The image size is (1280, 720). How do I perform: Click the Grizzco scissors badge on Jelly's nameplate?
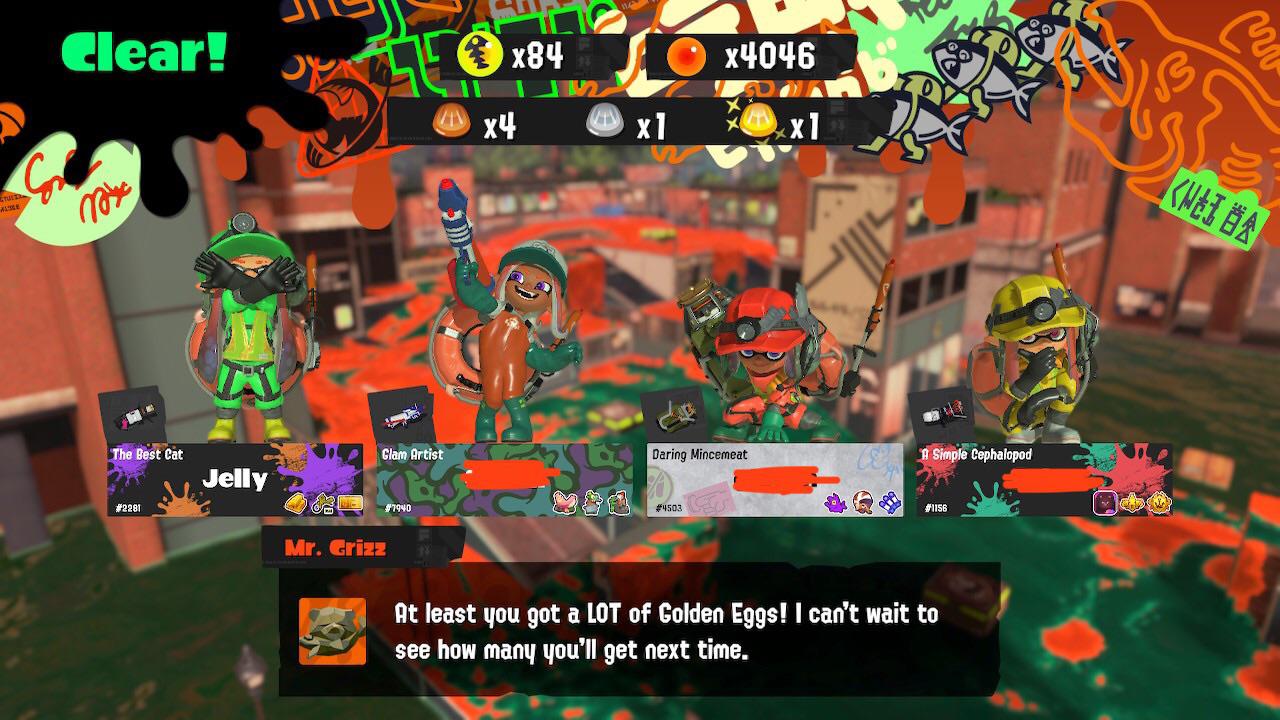click(323, 502)
